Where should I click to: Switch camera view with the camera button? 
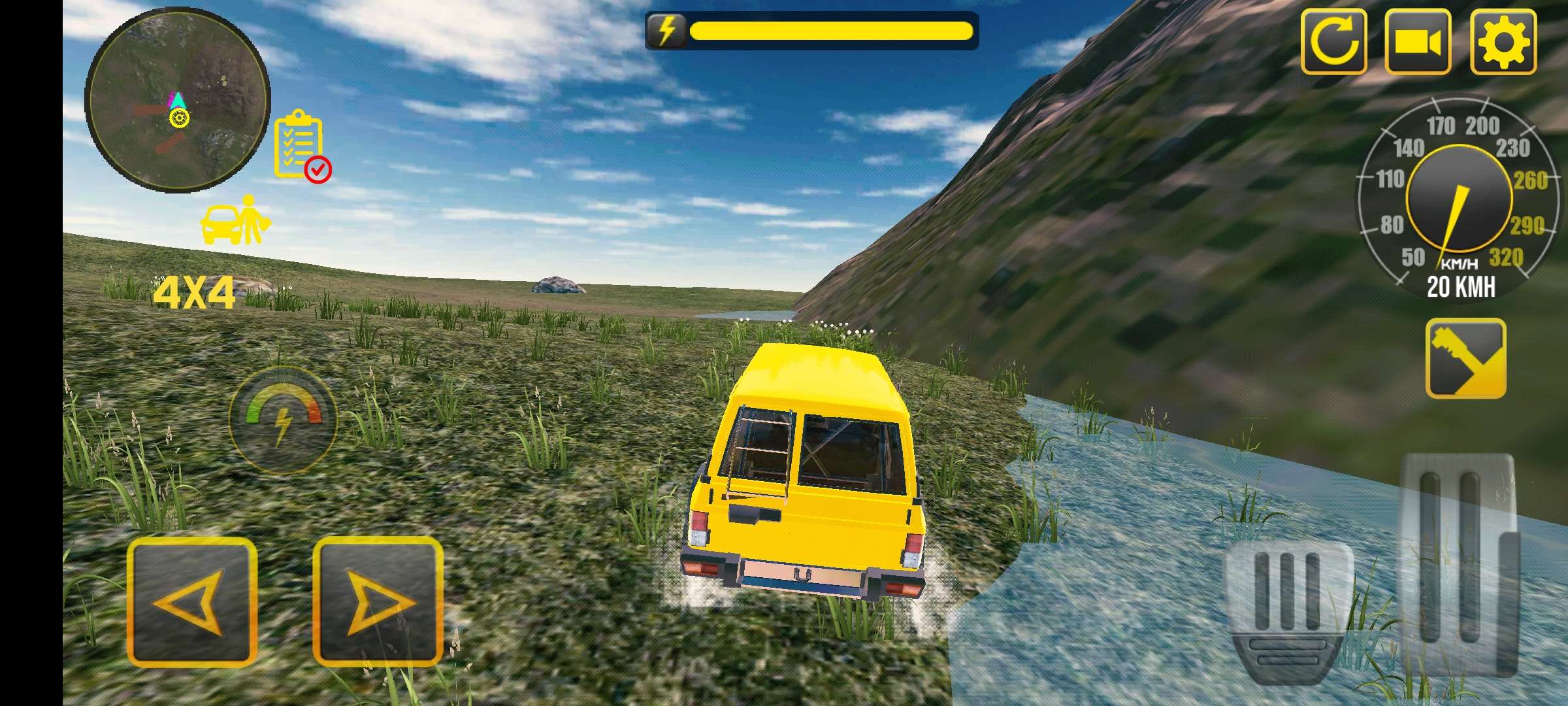(x=1417, y=42)
